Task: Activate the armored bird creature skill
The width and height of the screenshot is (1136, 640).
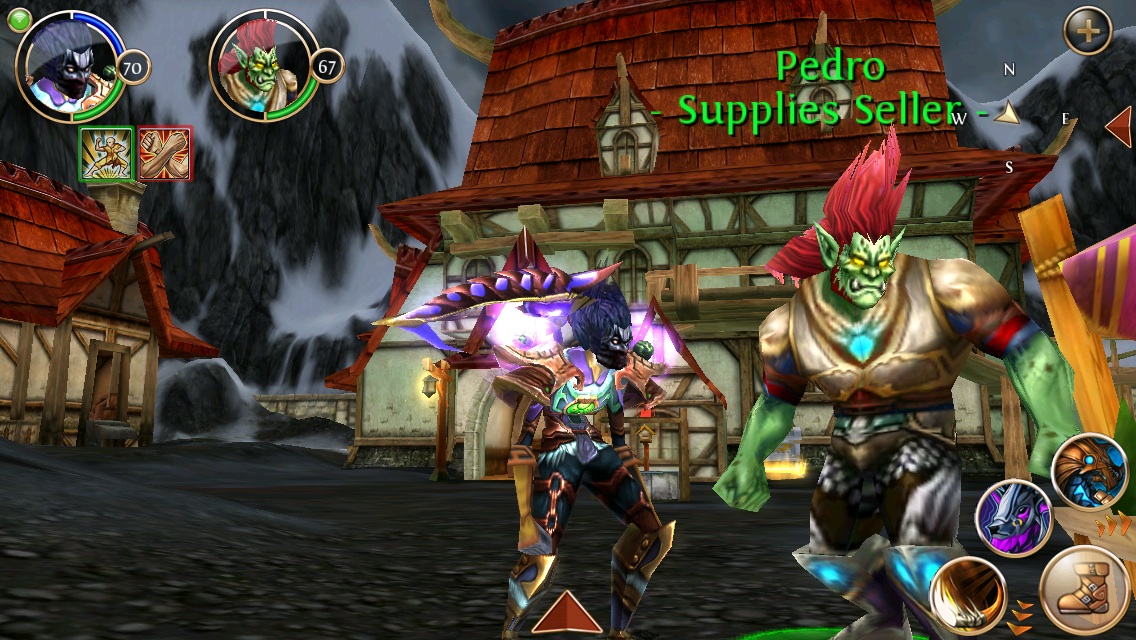Action: (1091, 472)
